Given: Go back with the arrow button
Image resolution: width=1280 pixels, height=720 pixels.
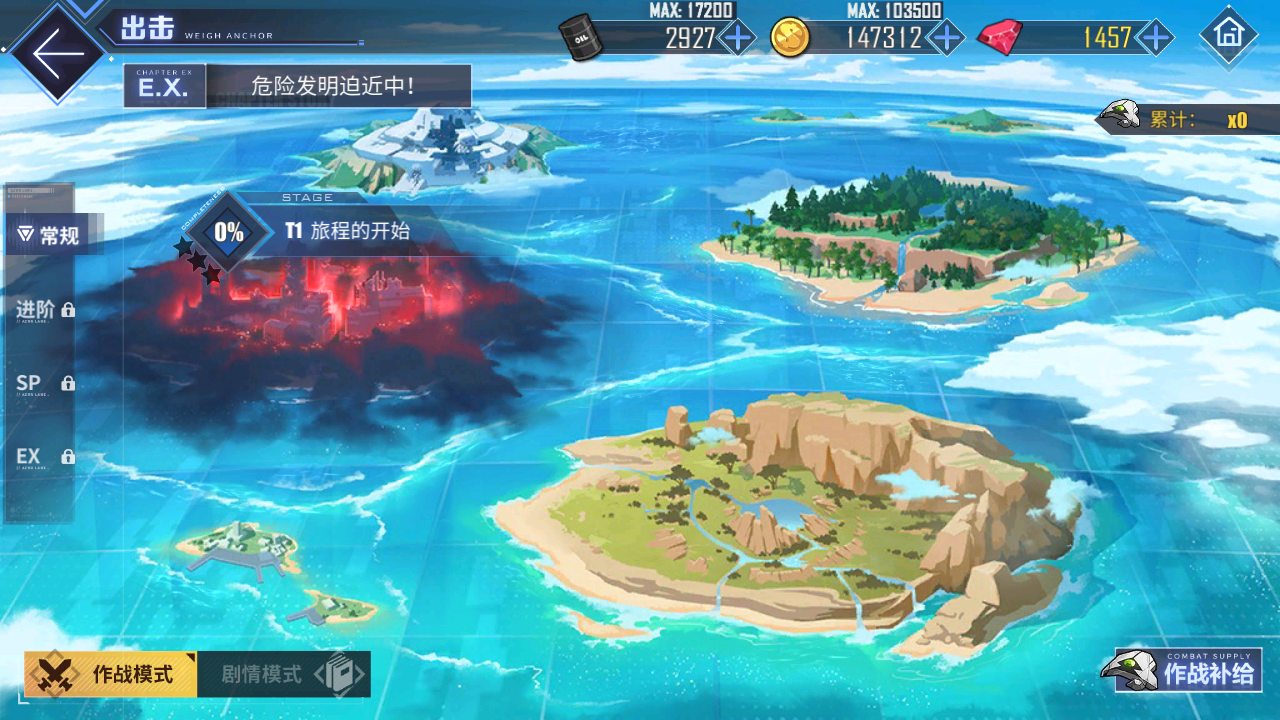Looking at the screenshot, I should [x=56, y=52].
